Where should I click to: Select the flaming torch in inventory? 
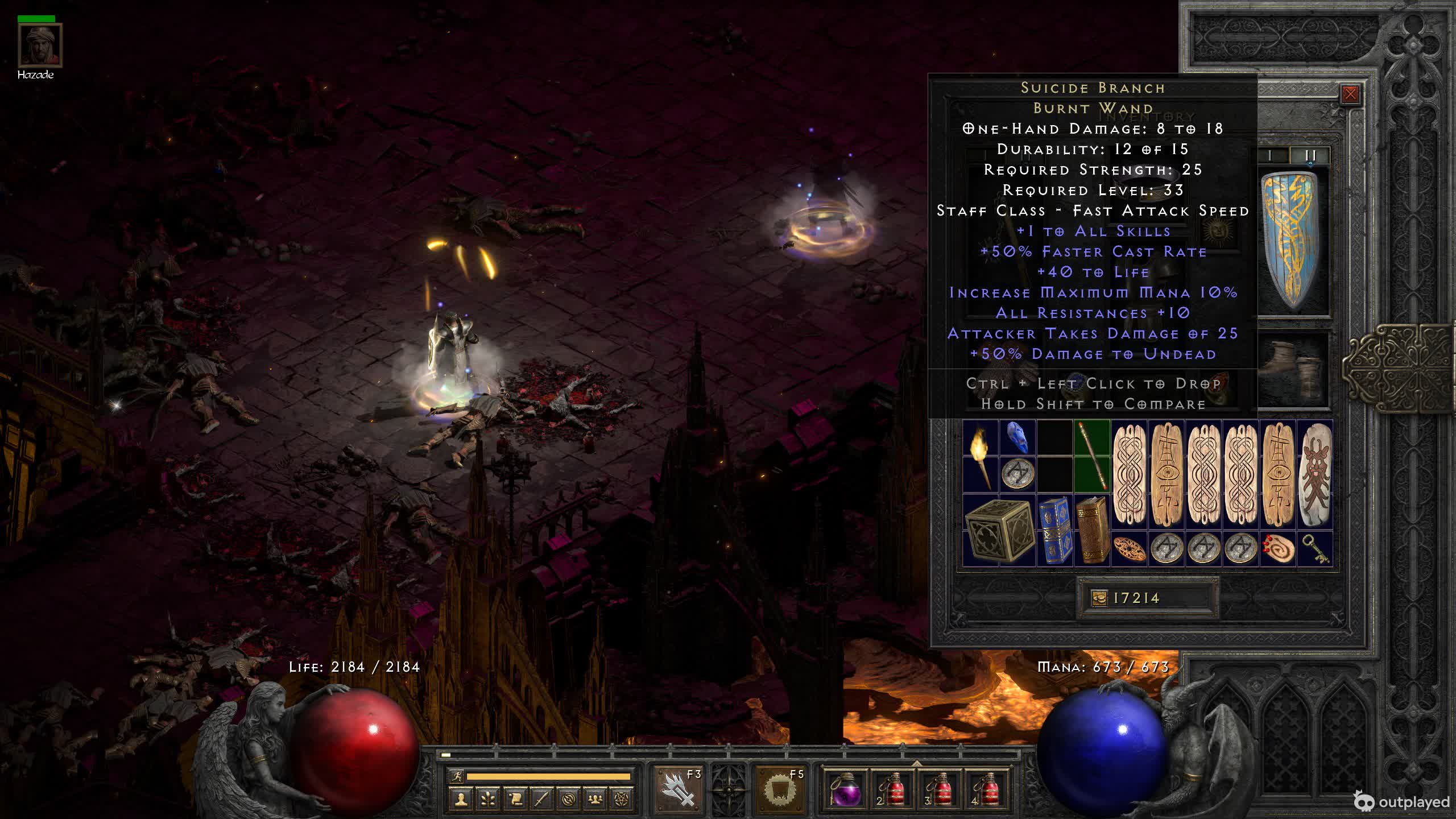point(981,456)
